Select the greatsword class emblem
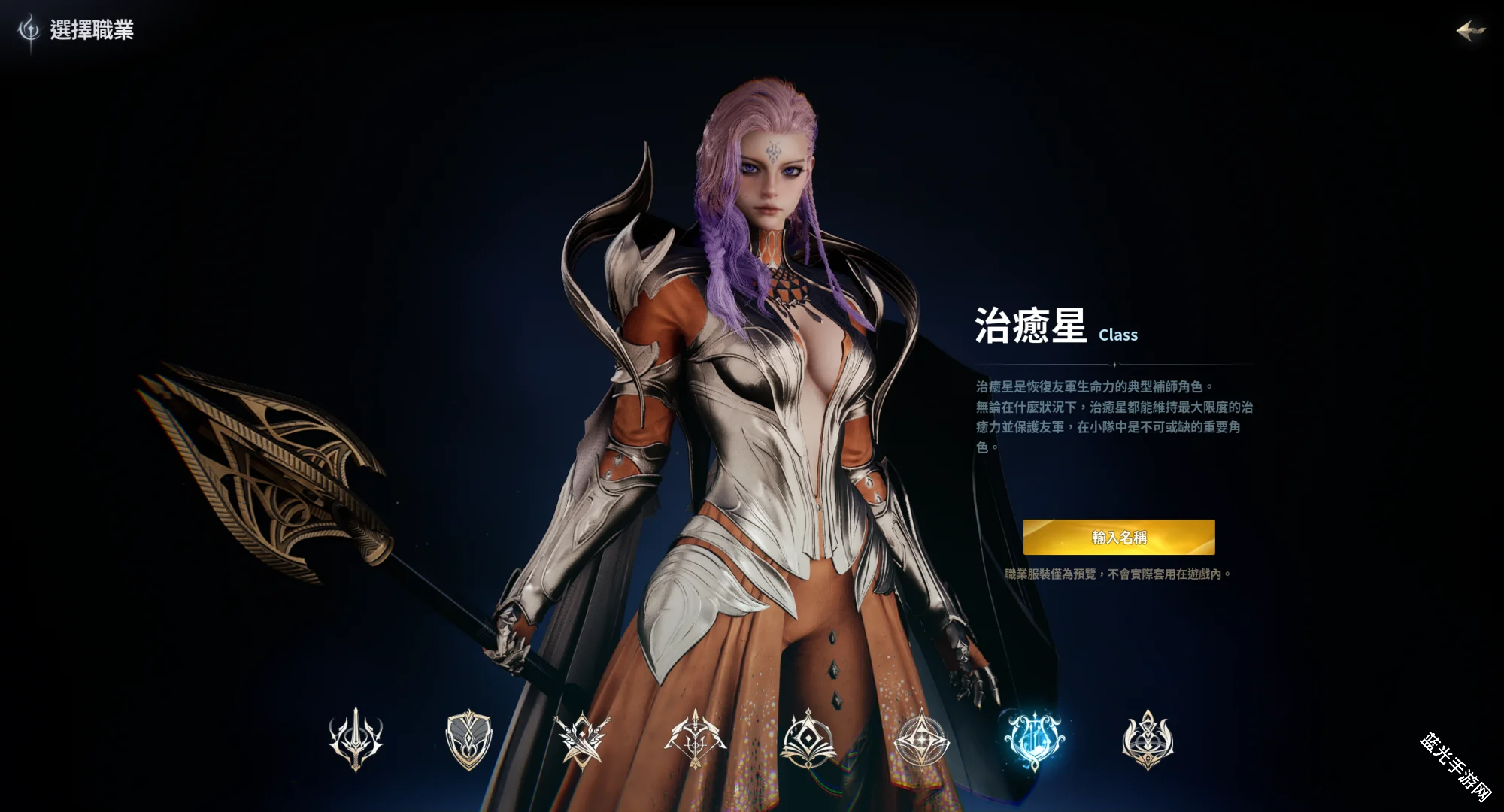The height and width of the screenshot is (812, 1504). [x=356, y=739]
